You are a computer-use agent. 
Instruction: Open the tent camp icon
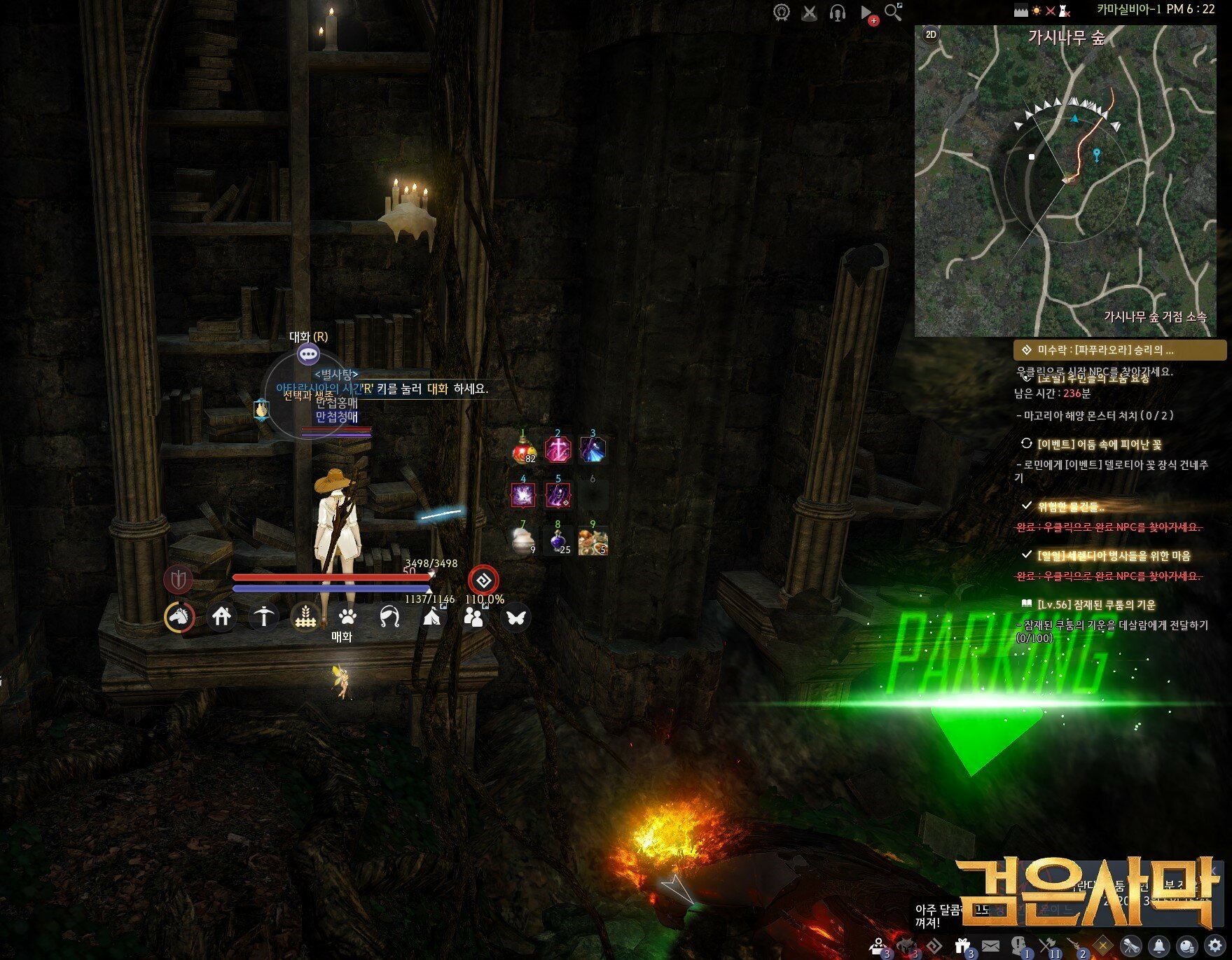(431, 617)
